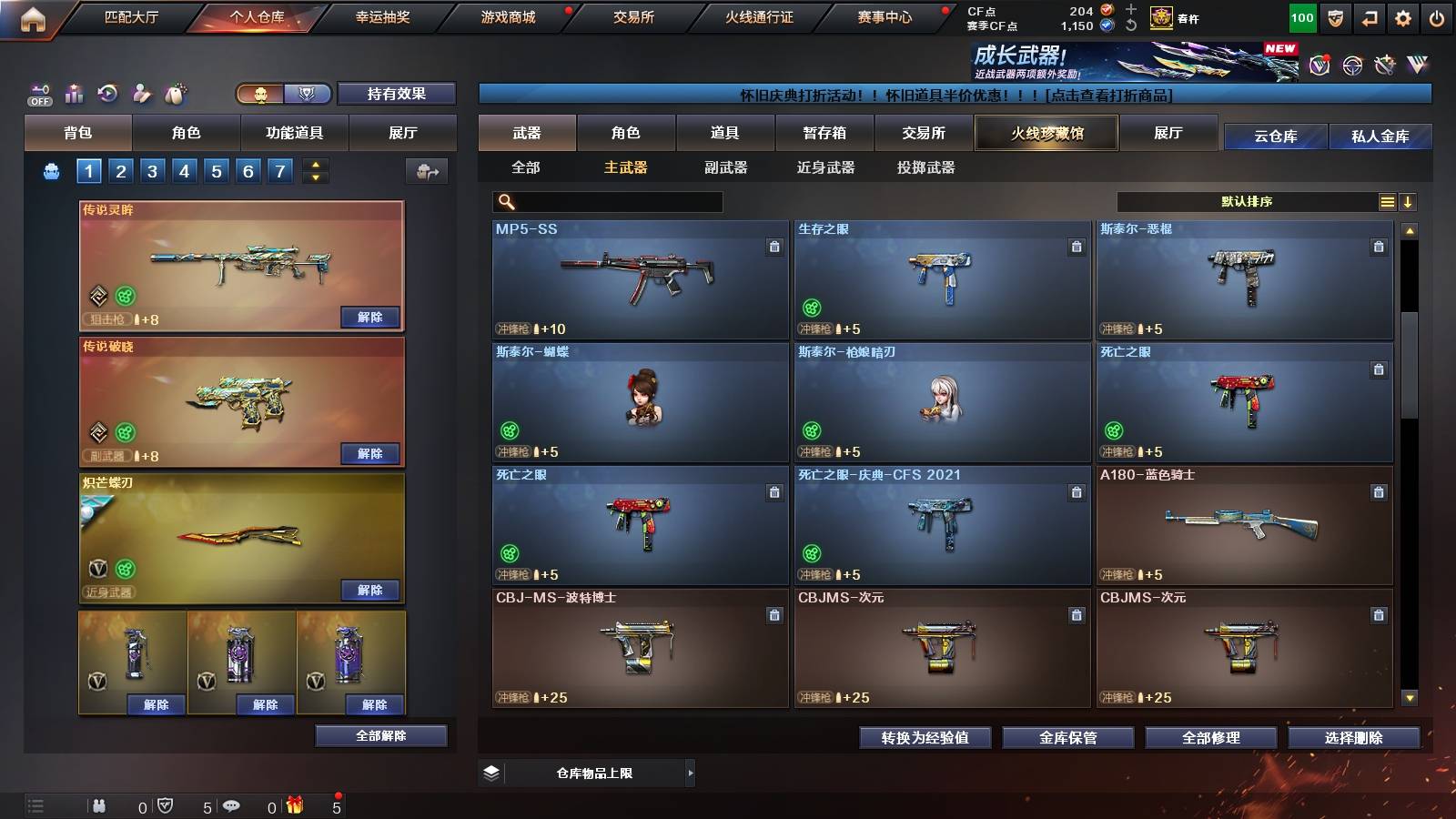This screenshot has height=819, width=1456.
Task: Click the settings gear icon top right
Action: (x=1403, y=15)
